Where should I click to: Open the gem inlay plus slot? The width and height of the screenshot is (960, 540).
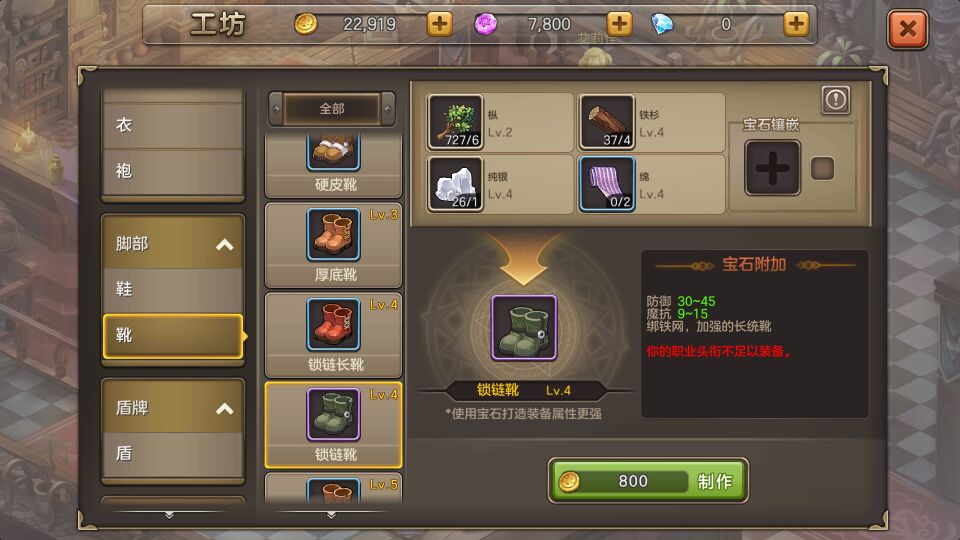pos(772,168)
